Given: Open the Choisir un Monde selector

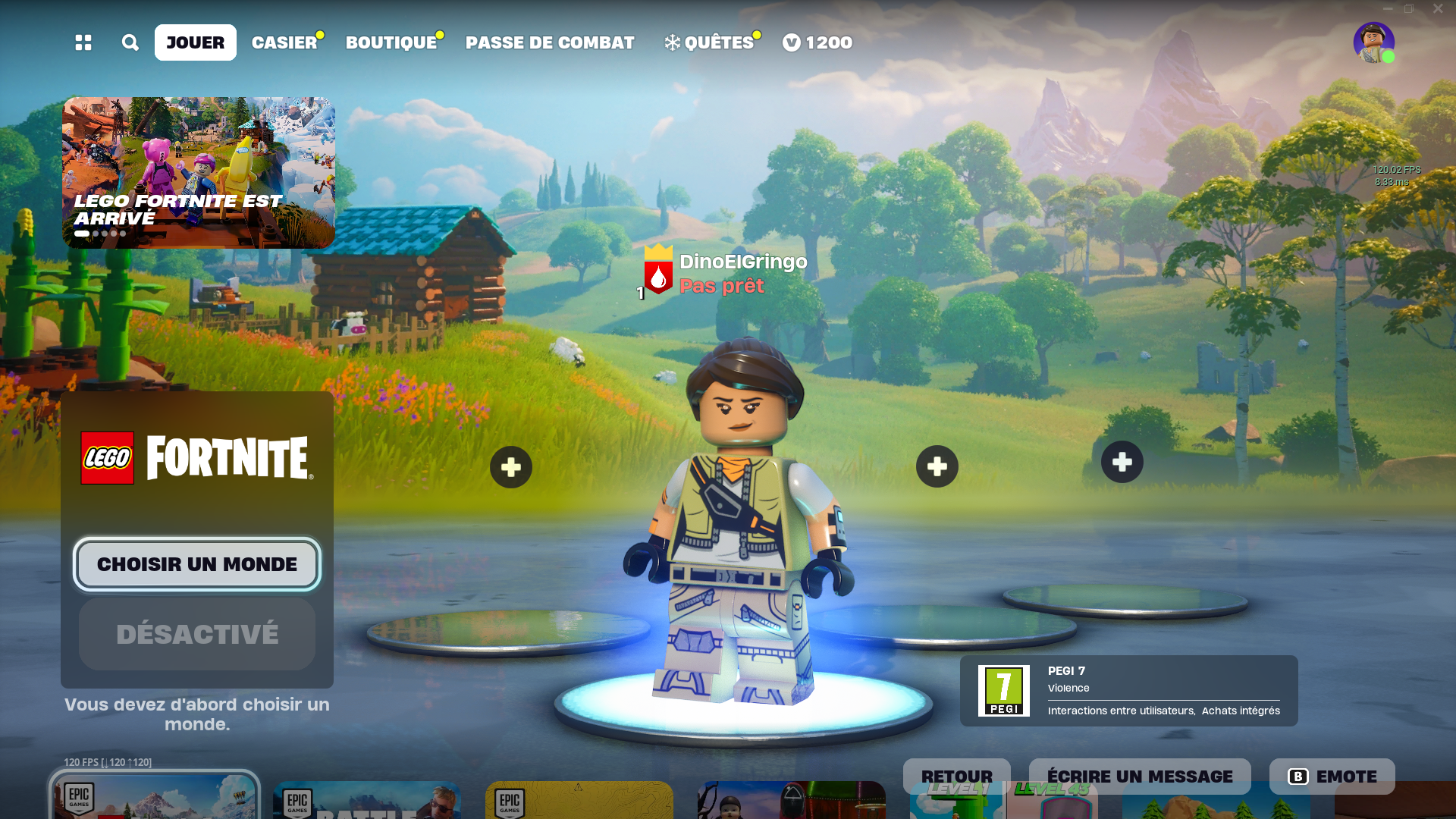Looking at the screenshot, I should pos(196,563).
